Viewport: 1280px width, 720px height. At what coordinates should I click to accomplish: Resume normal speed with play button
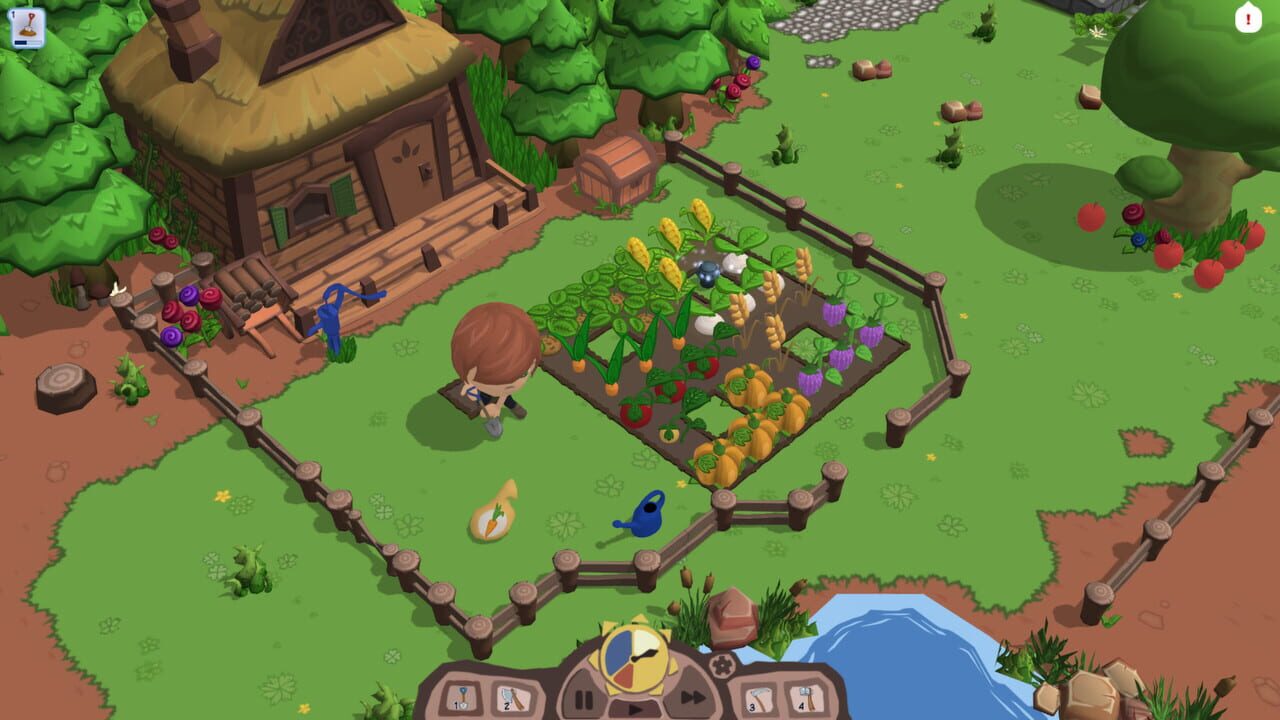[x=634, y=708]
